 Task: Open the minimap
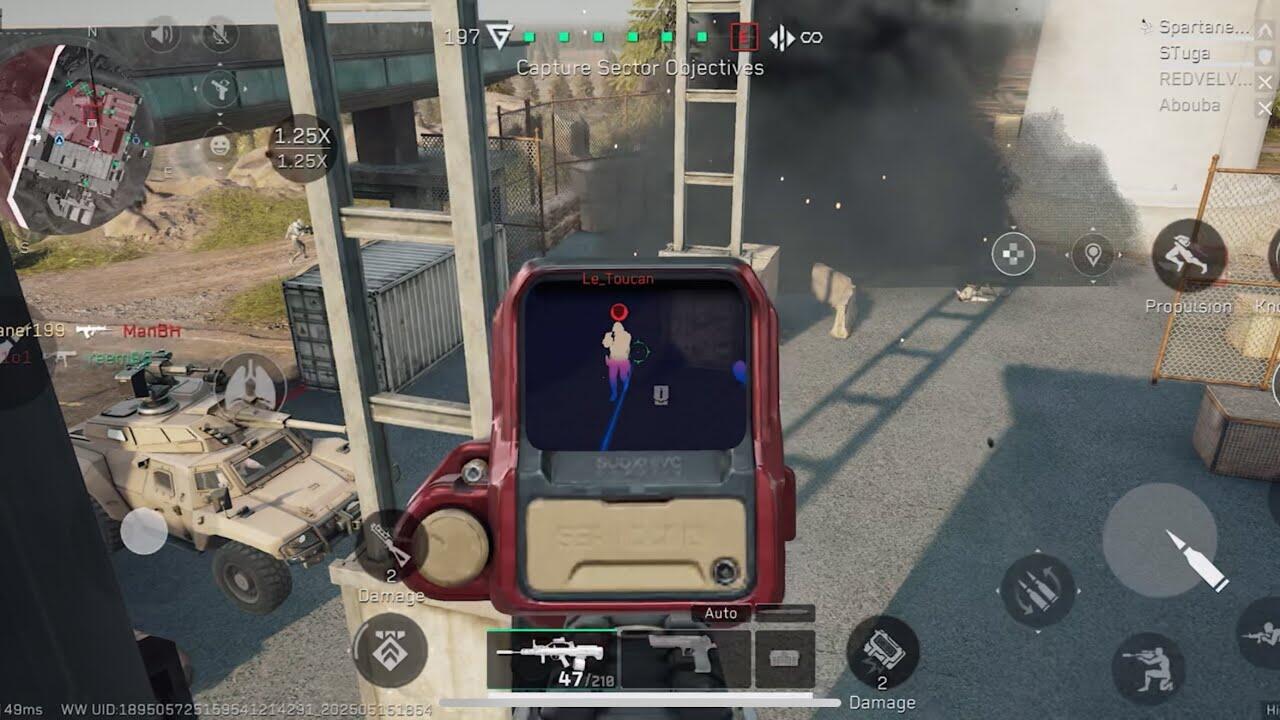[x=80, y=135]
